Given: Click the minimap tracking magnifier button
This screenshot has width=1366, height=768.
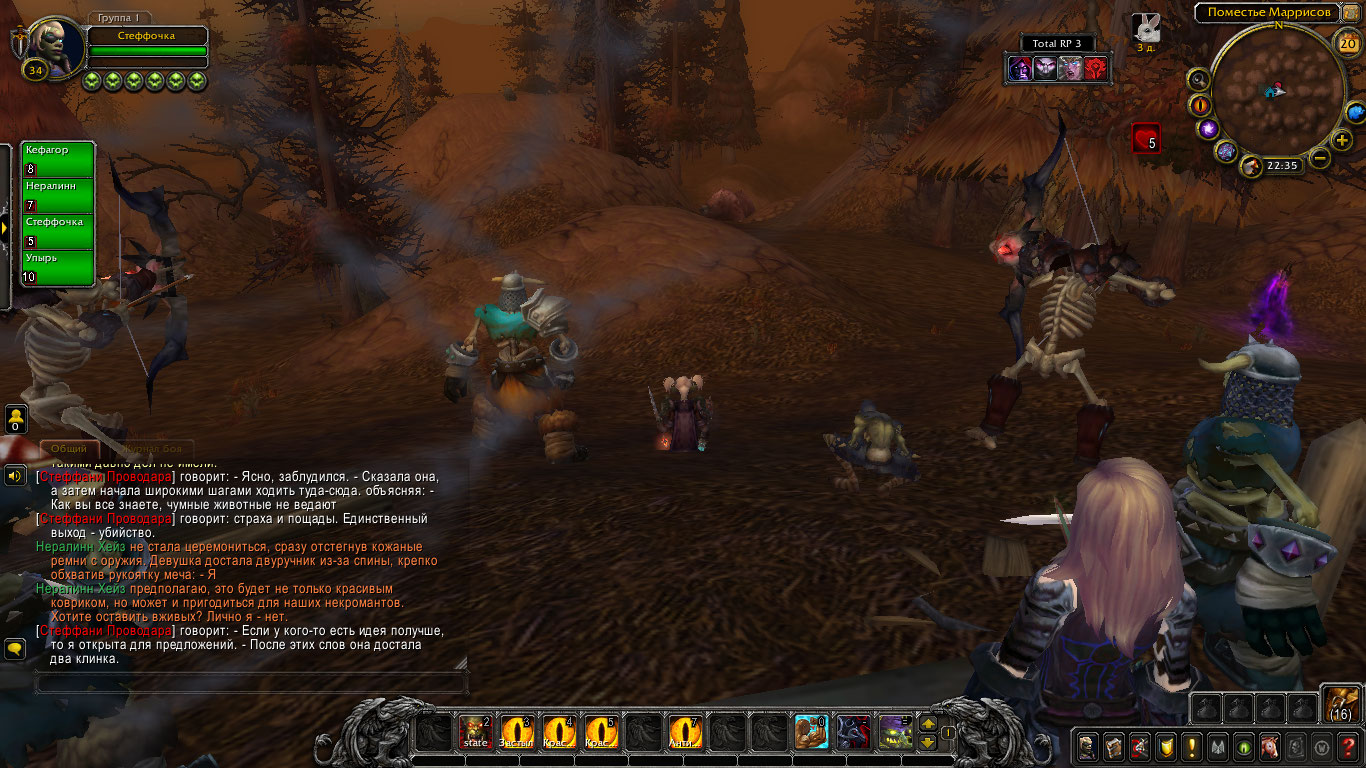Looking at the screenshot, I should coord(1199,79).
